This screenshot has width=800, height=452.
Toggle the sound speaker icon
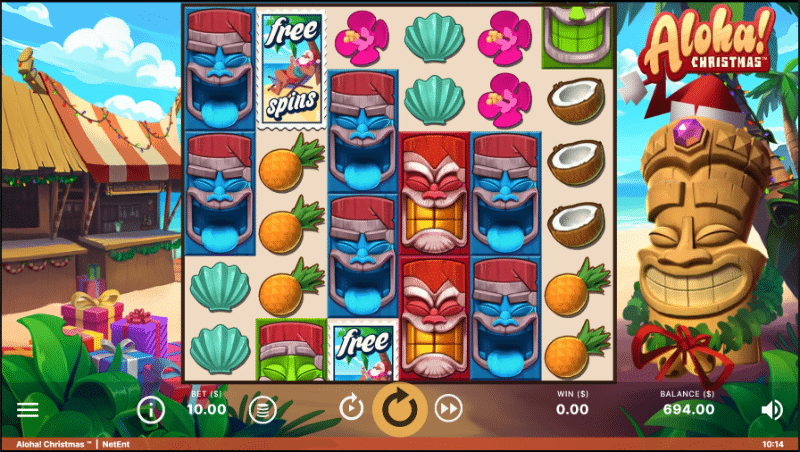771,409
